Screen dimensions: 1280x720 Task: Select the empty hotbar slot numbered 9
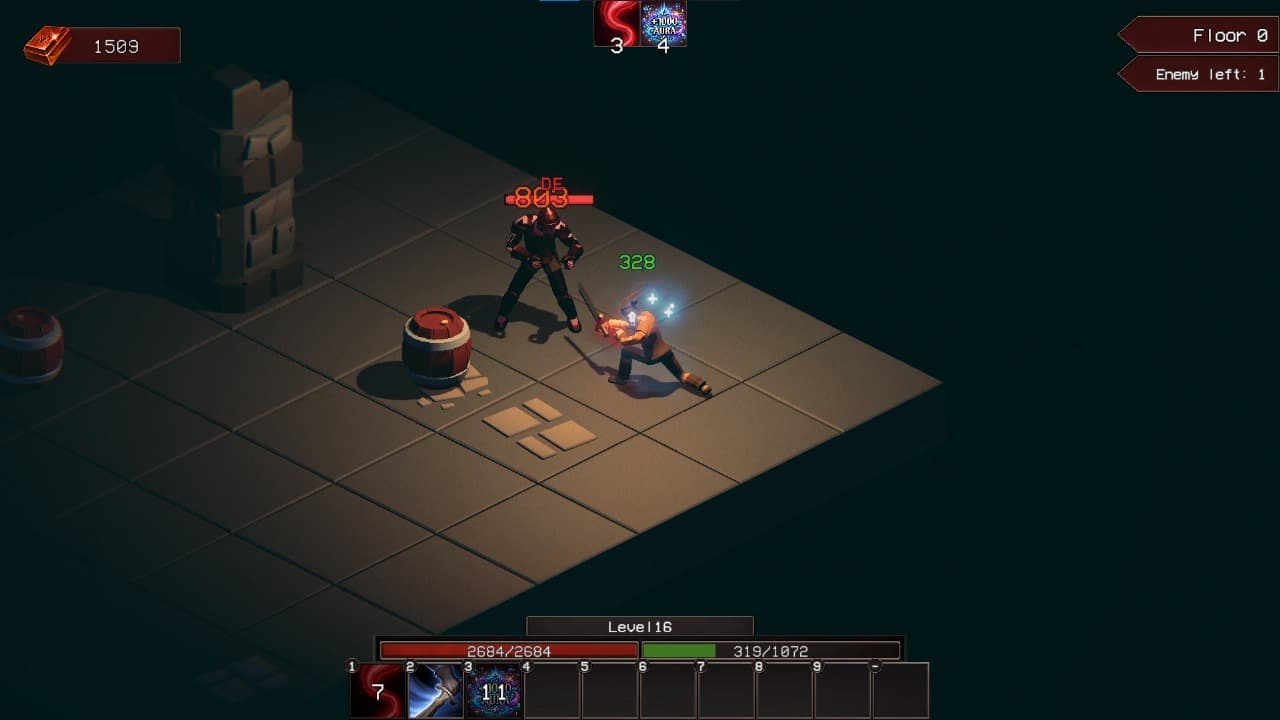(x=842, y=690)
